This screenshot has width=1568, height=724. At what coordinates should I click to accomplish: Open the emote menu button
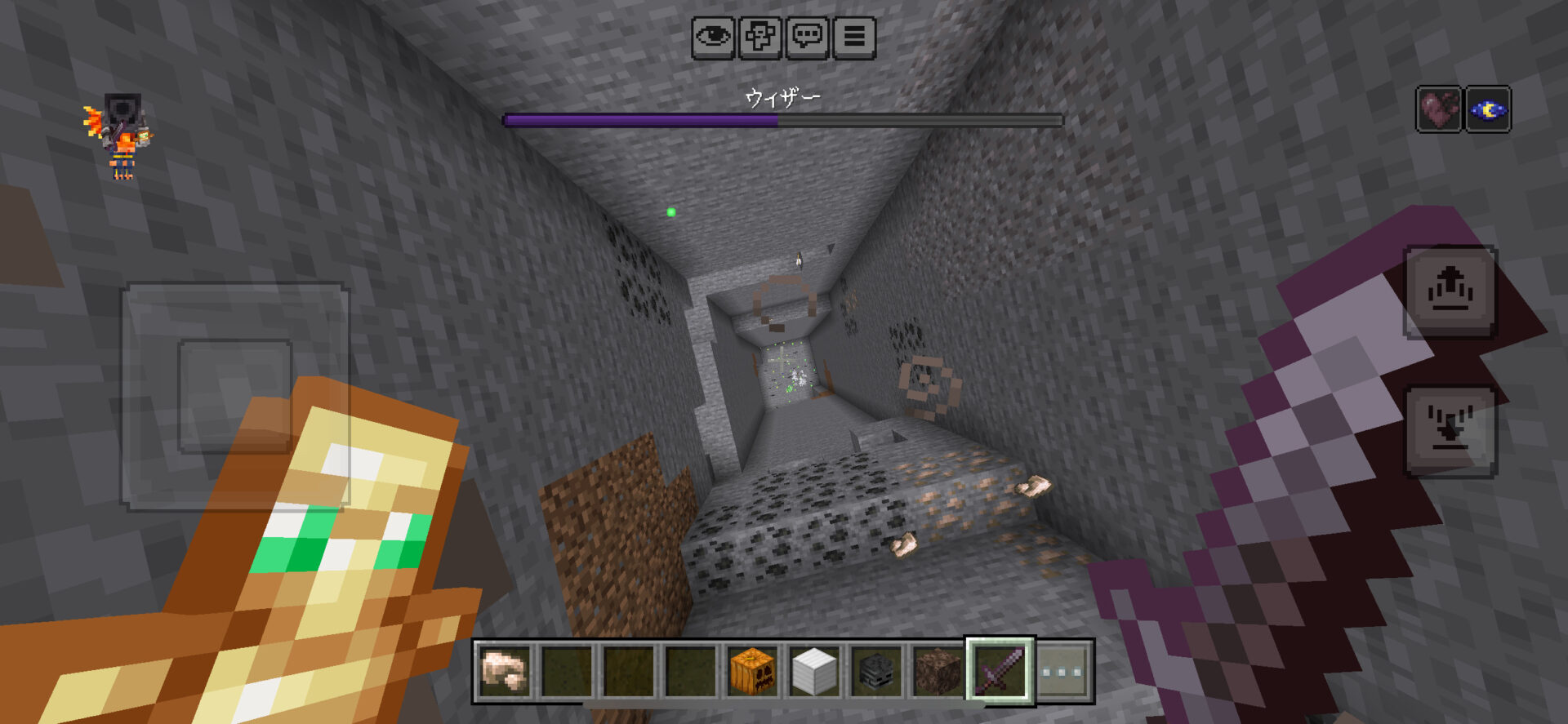pyautogui.click(x=760, y=38)
